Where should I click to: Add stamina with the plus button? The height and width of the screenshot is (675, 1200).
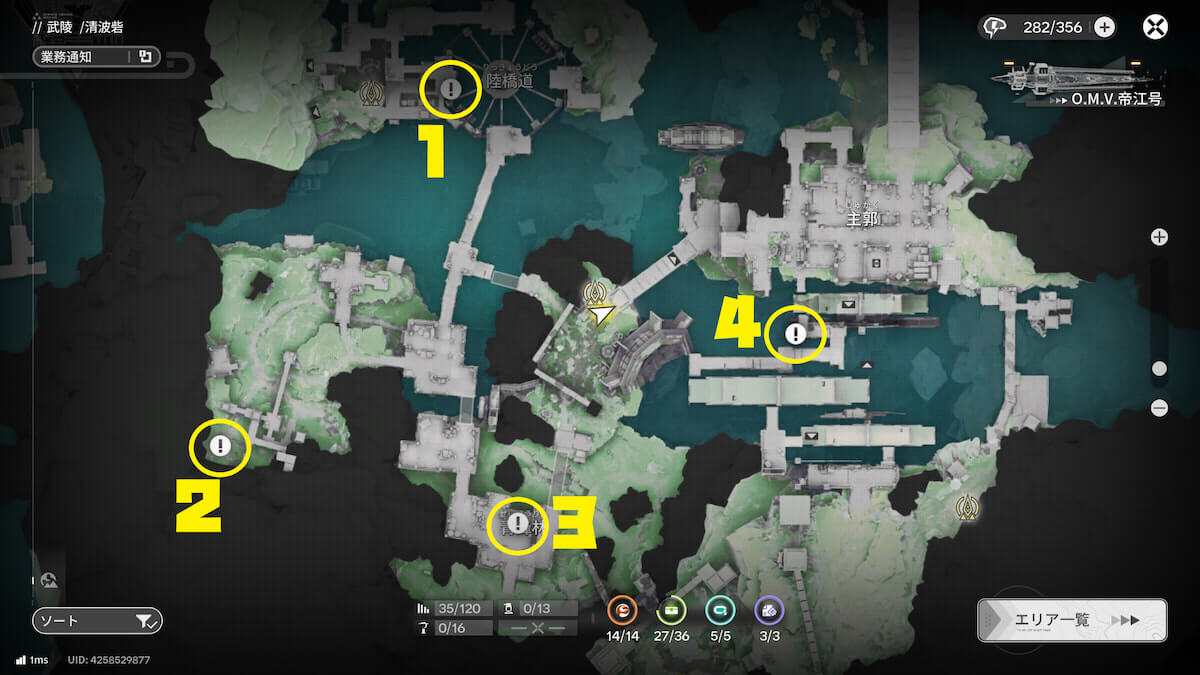pyautogui.click(x=1104, y=27)
